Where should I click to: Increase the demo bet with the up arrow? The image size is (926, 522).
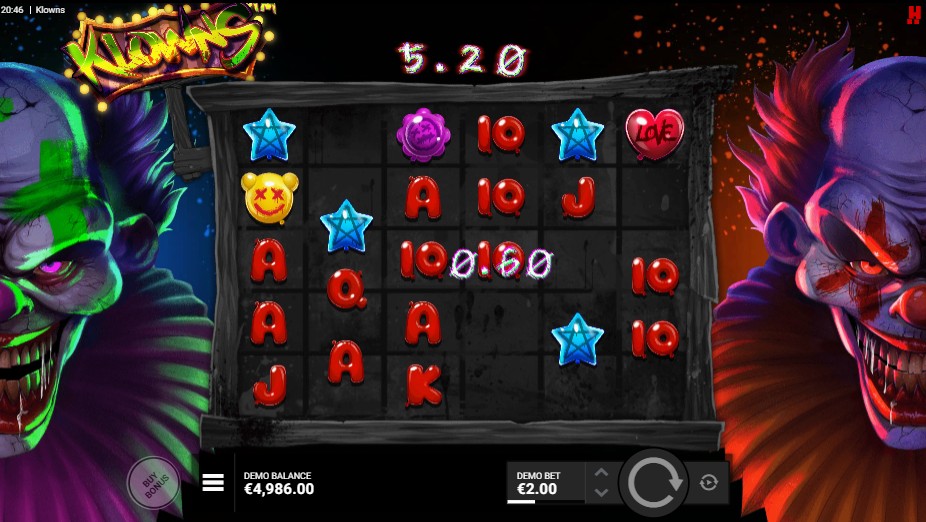600,473
